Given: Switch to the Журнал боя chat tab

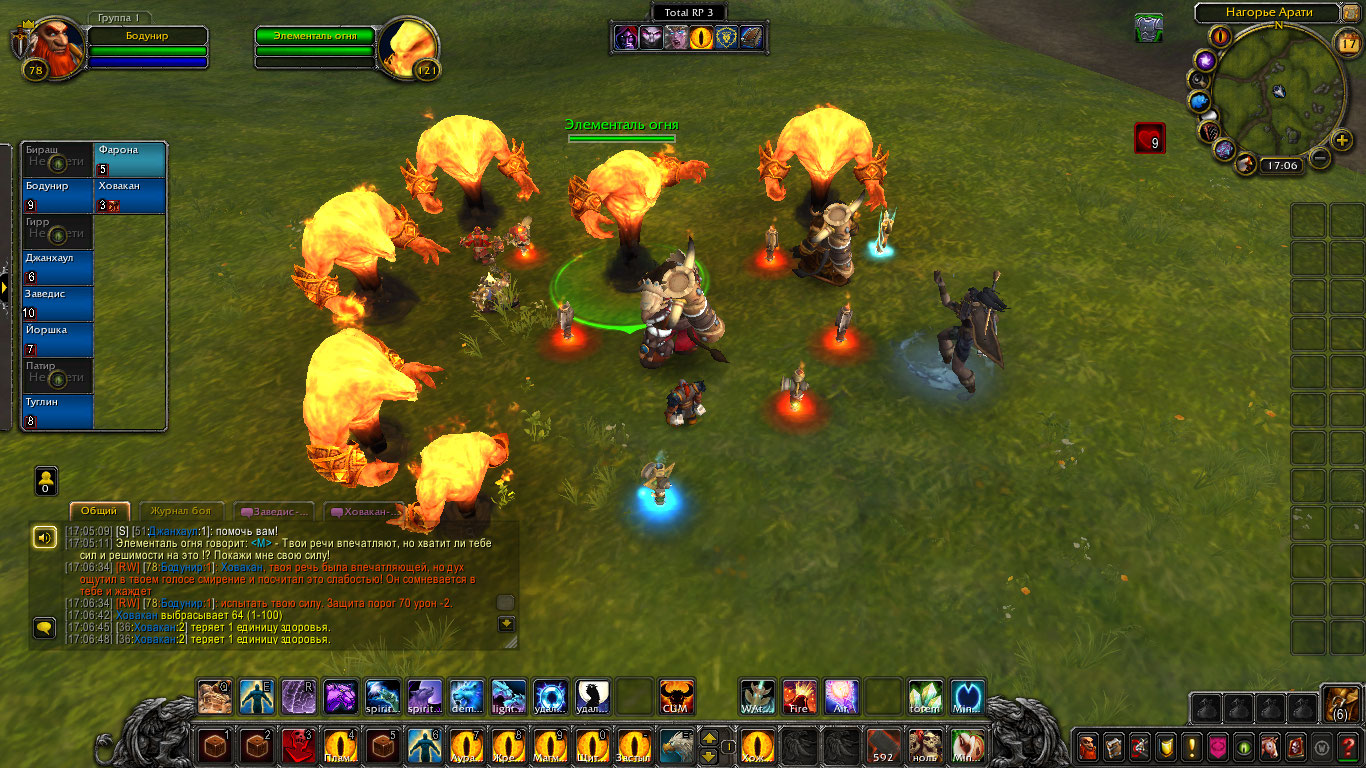Looking at the screenshot, I should [181, 511].
